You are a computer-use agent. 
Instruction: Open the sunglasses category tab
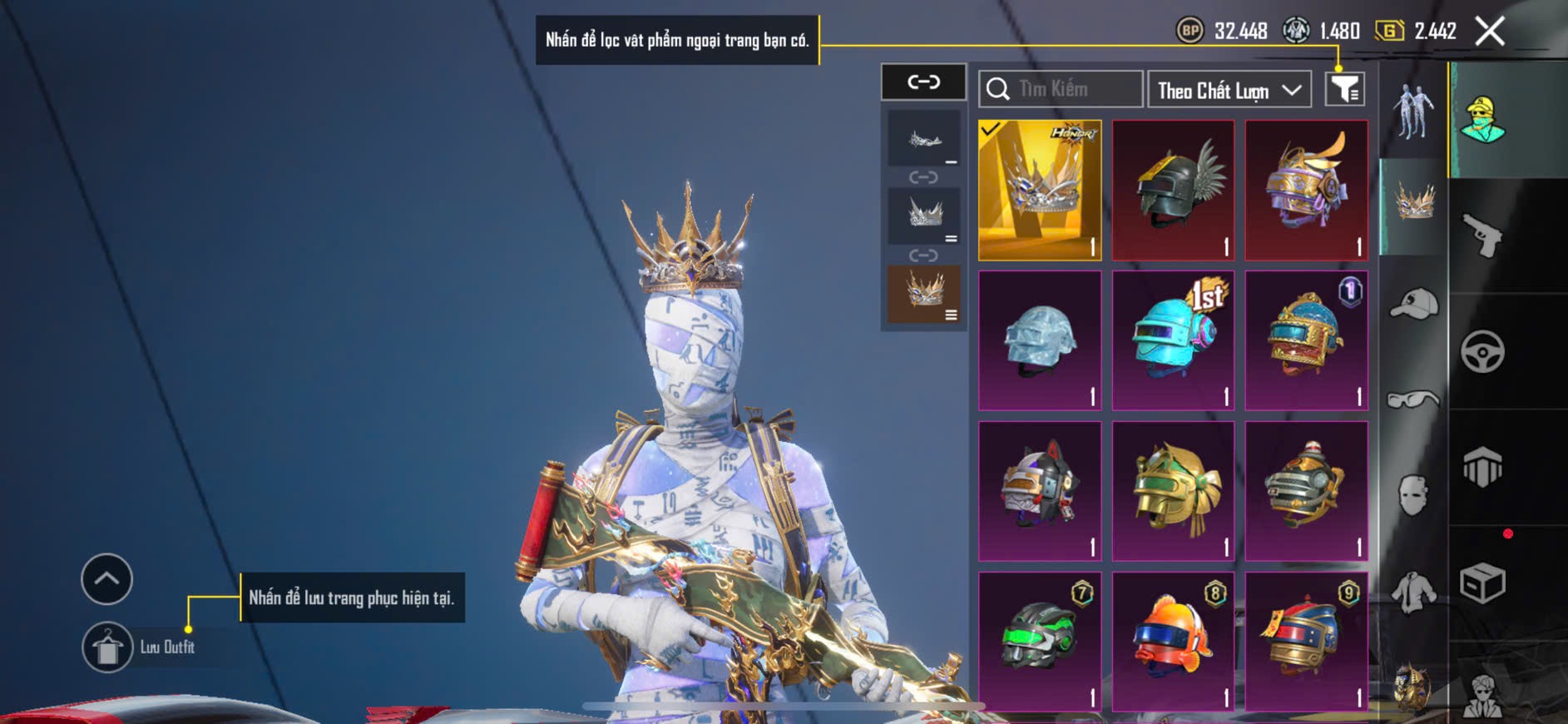pos(1413,400)
